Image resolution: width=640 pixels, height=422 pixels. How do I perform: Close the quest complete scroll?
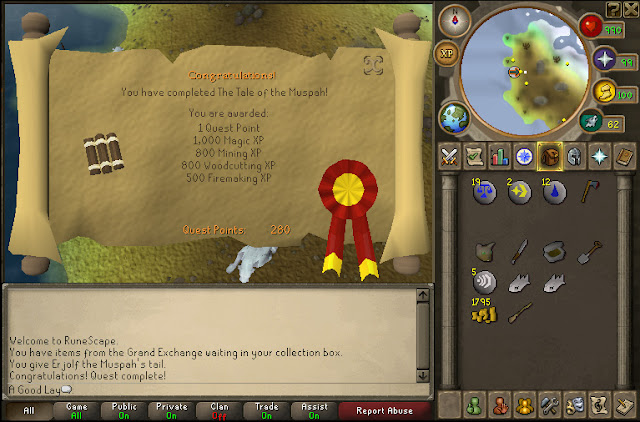pyautogui.click(x=374, y=66)
